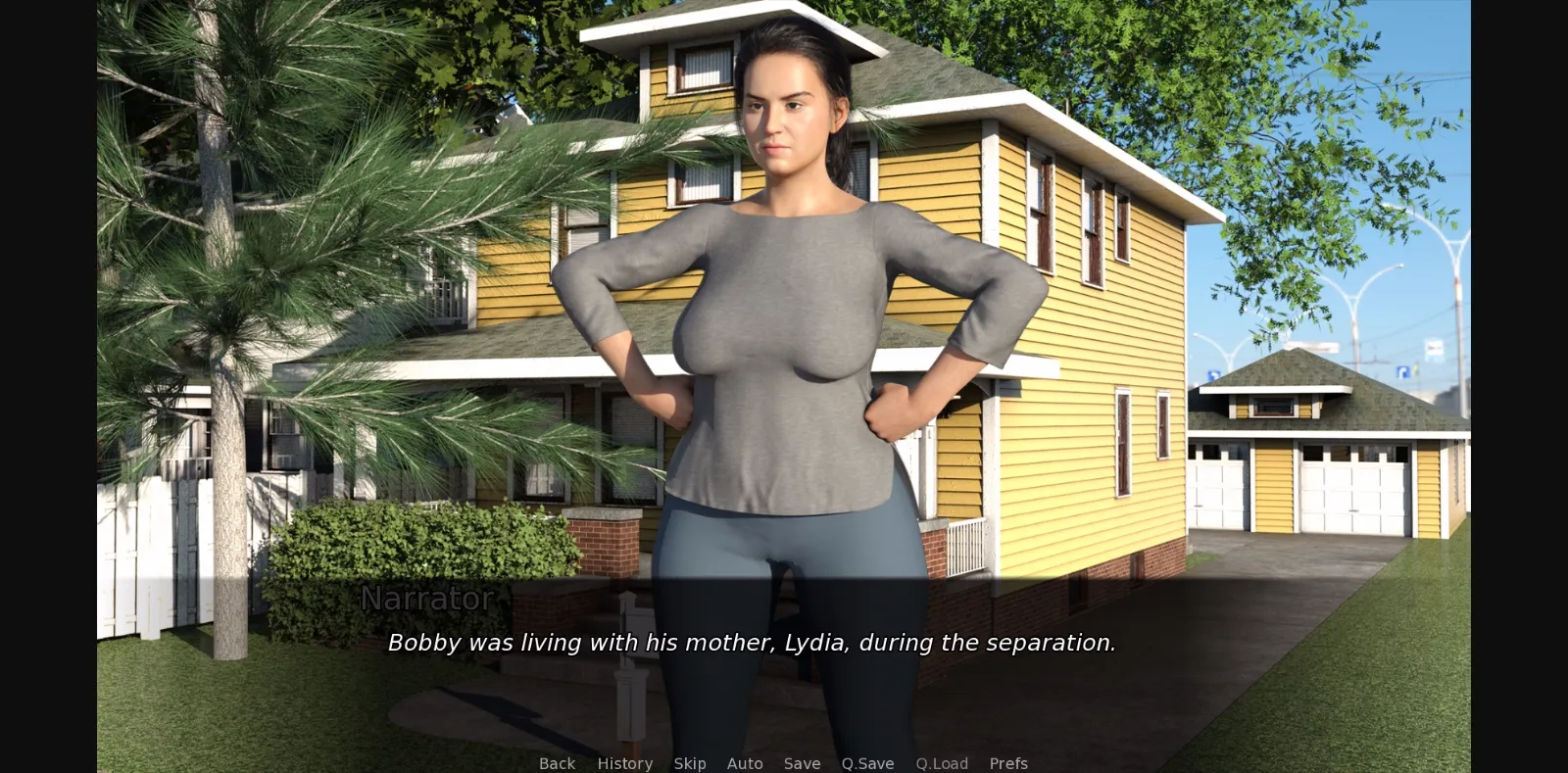This screenshot has height=773, width=1568.
Task: Turn on Auto-forward mode
Action: point(745,763)
